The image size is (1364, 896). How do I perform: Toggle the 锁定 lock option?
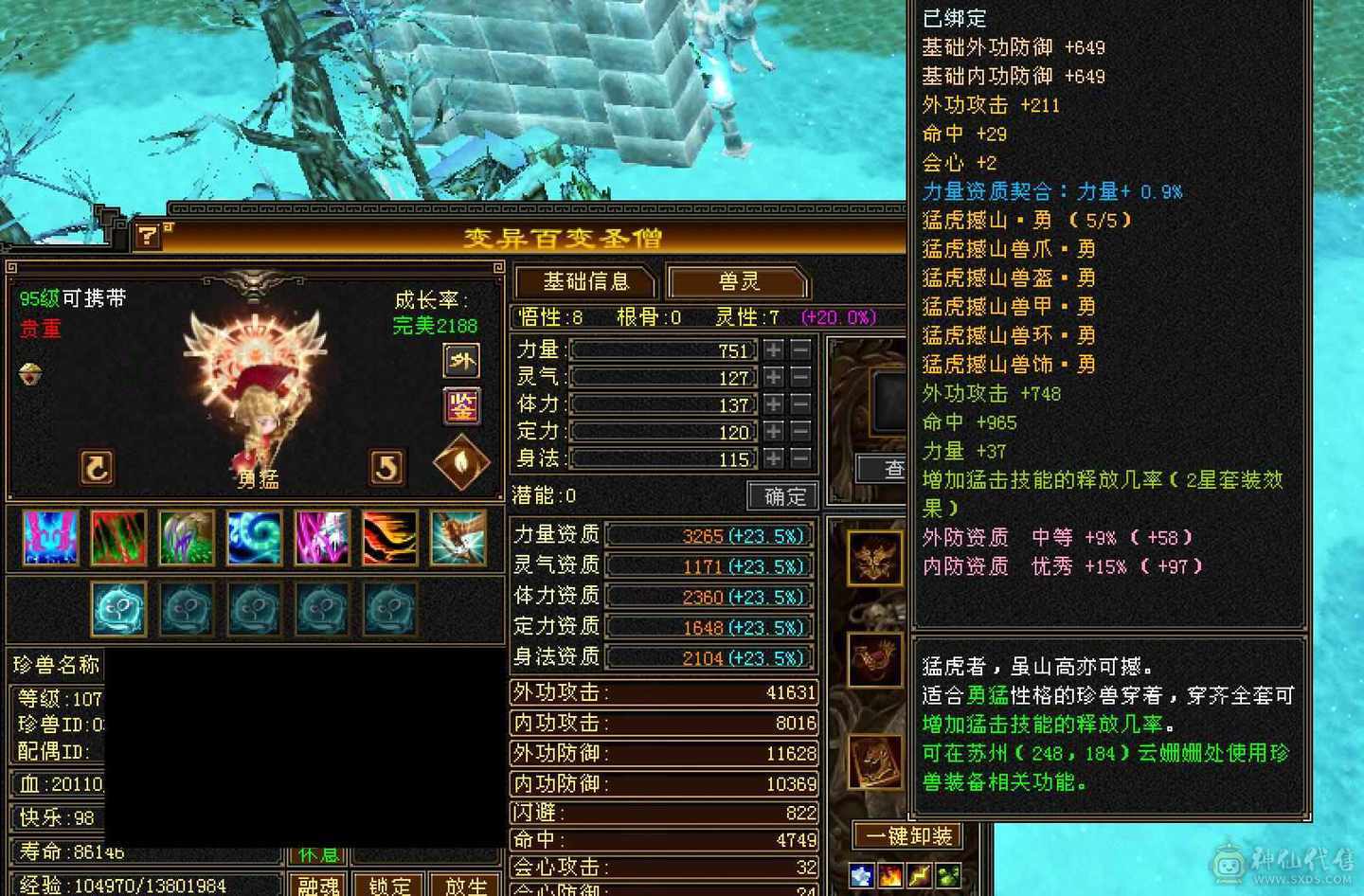pyautogui.click(x=390, y=886)
